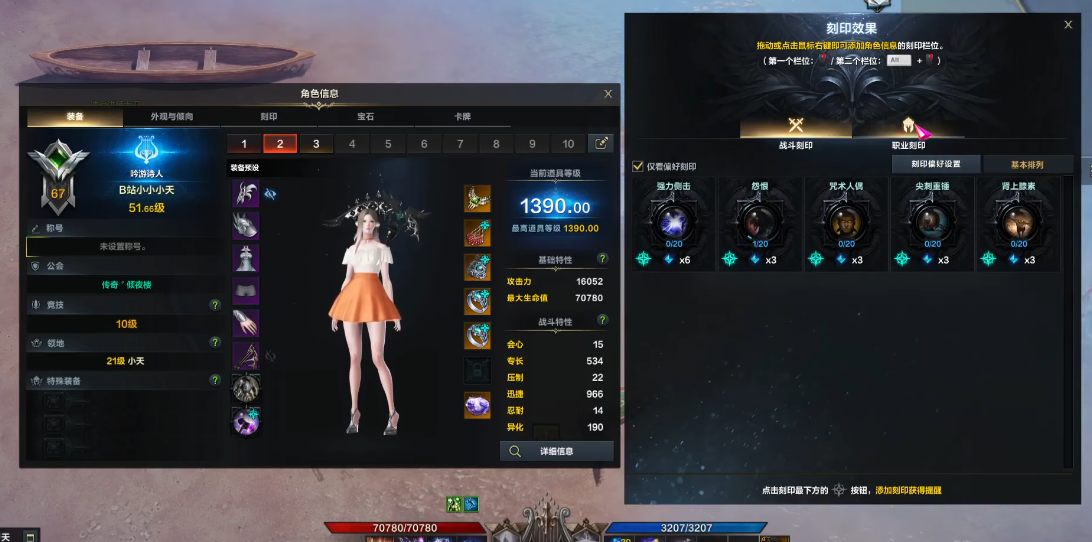Switch to the 宝石 gems tab
Screen dimensions: 1092x542
point(366,117)
